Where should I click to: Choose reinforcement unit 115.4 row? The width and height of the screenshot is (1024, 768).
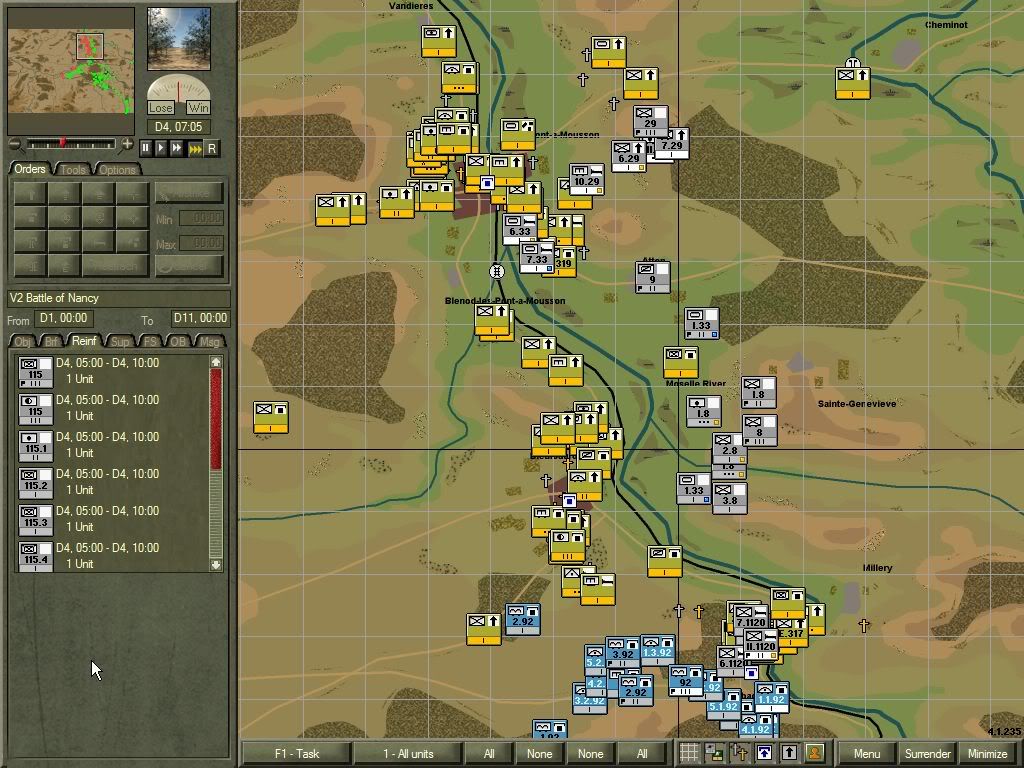(x=36, y=556)
